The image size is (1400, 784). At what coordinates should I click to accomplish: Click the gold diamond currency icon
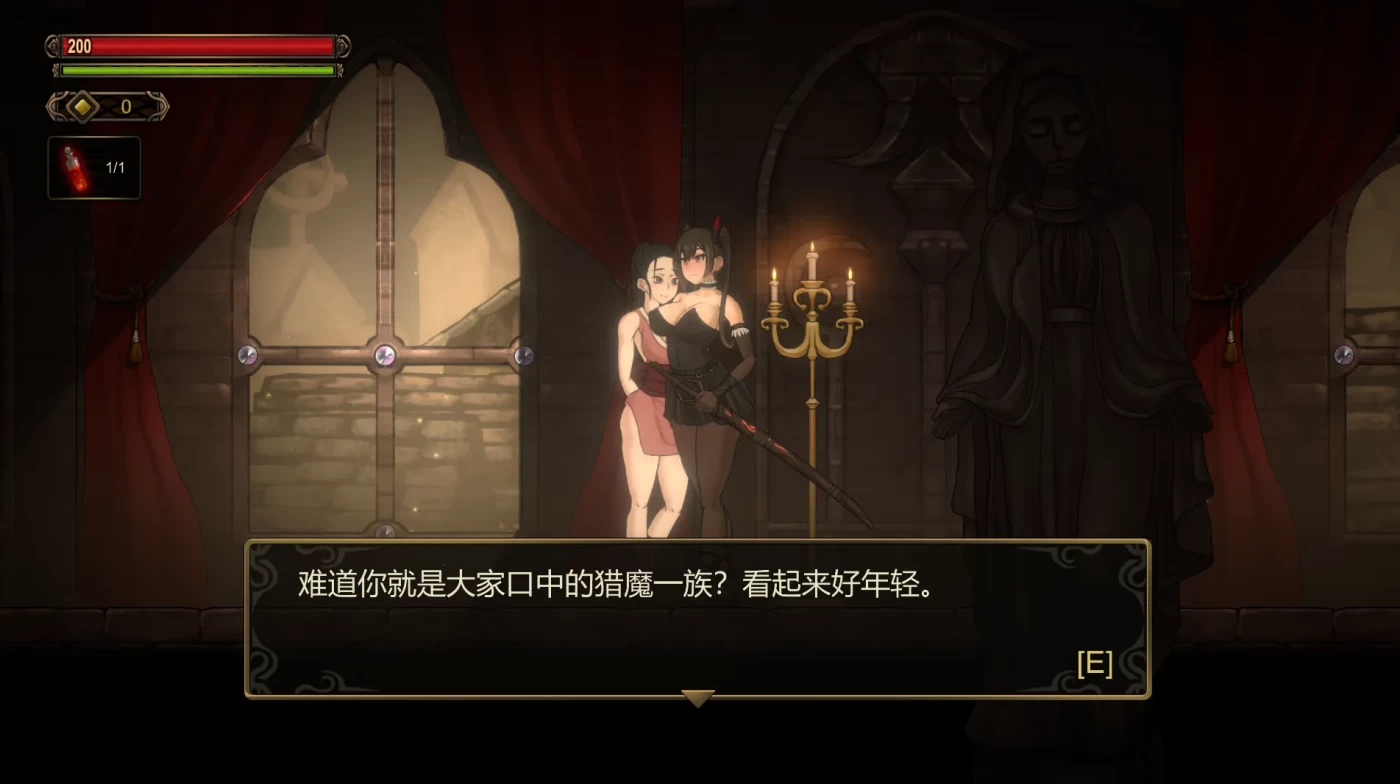click(x=82, y=105)
